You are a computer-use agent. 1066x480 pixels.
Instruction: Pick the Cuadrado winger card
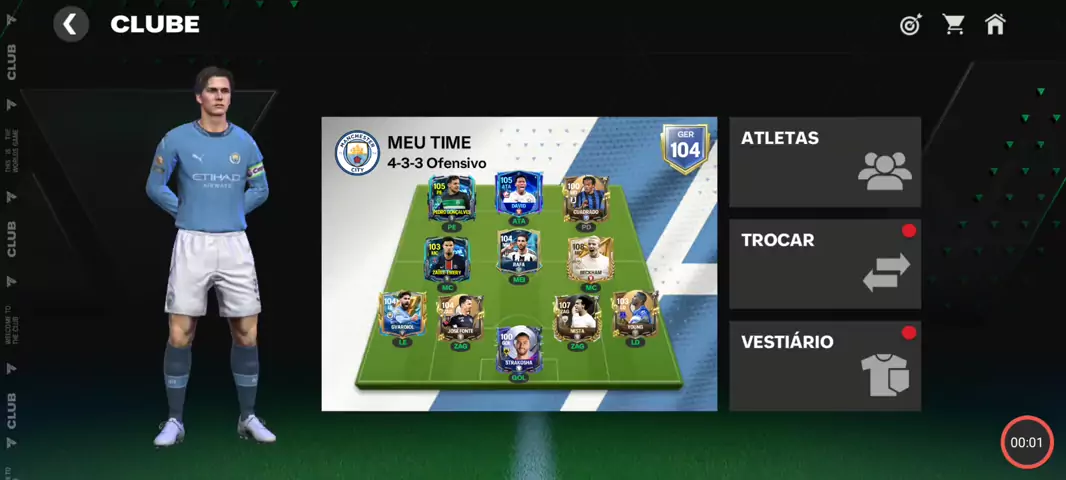click(586, 199)
